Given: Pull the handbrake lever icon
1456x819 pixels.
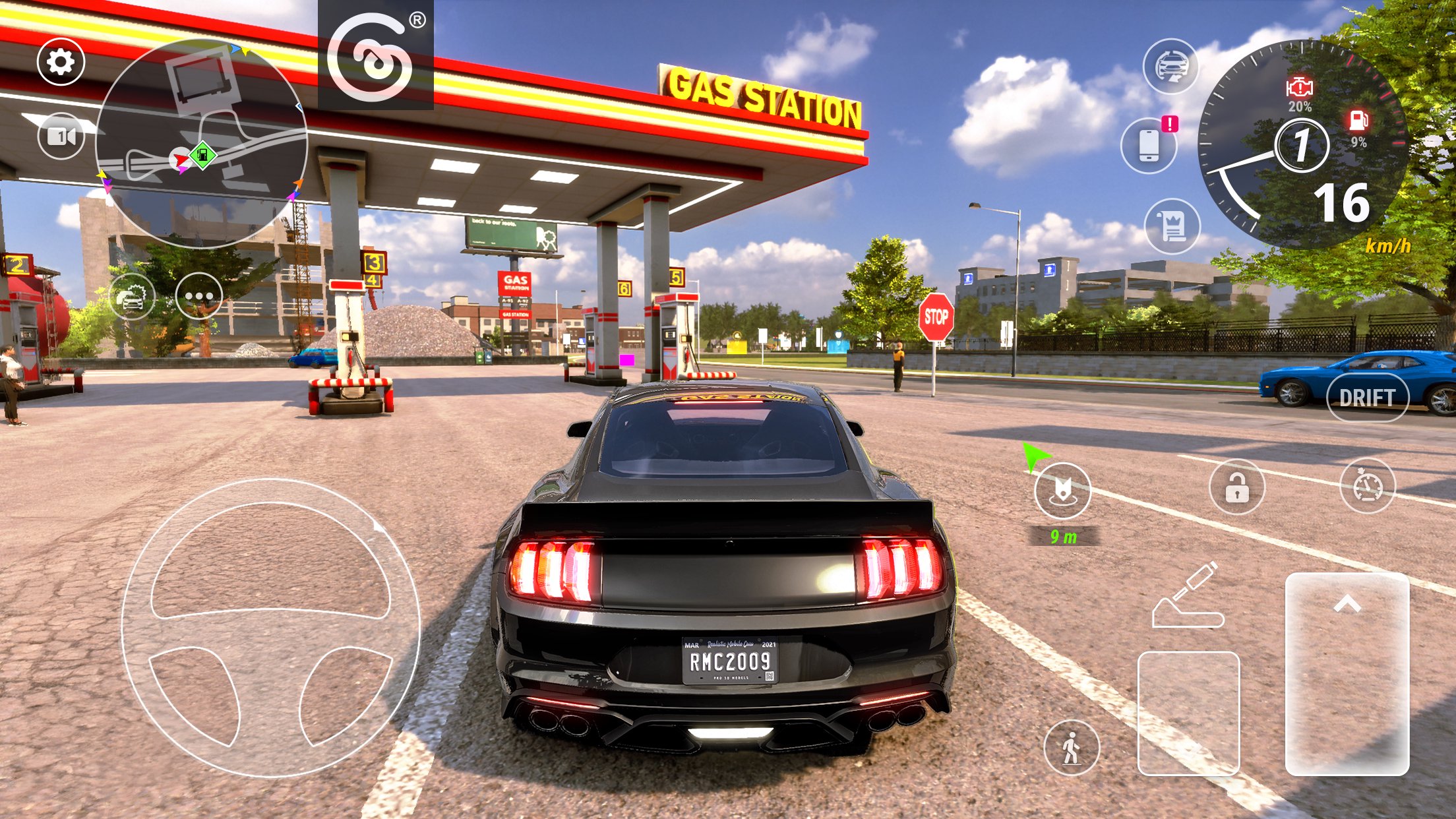Looking at the screenshot, I should [x=1187, y=595].
